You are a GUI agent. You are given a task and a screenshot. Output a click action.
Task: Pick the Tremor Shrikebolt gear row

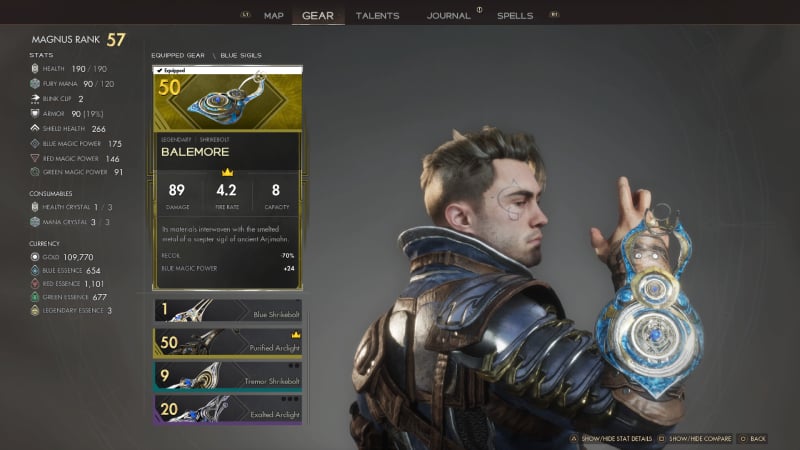tap(226, 375)
